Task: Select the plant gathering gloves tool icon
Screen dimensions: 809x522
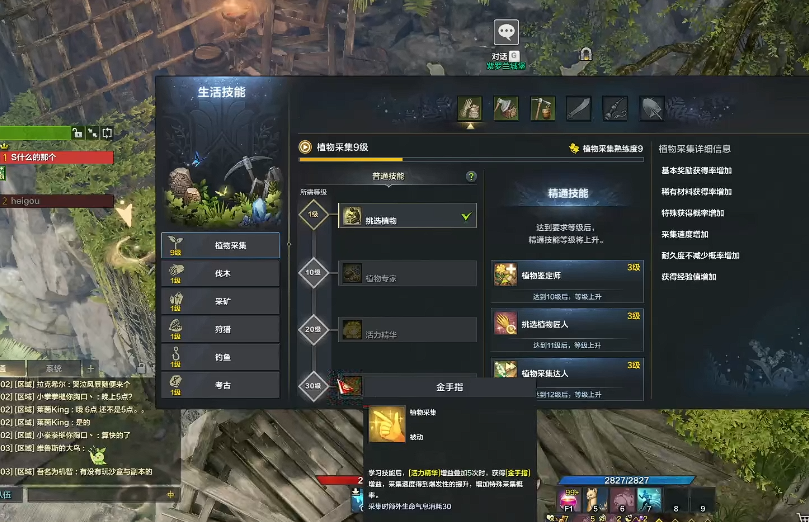Action: (x=470, y=108)
